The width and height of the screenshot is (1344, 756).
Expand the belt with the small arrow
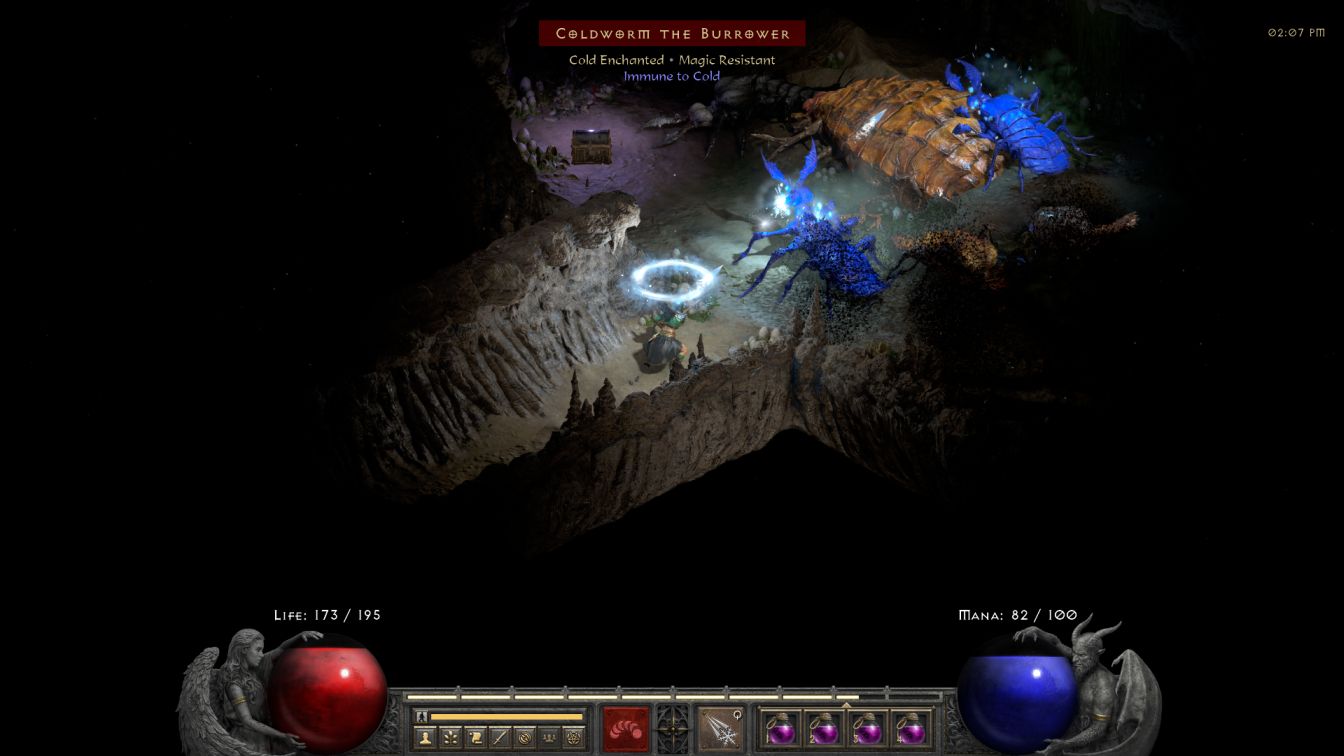click(x=846, y=705)
